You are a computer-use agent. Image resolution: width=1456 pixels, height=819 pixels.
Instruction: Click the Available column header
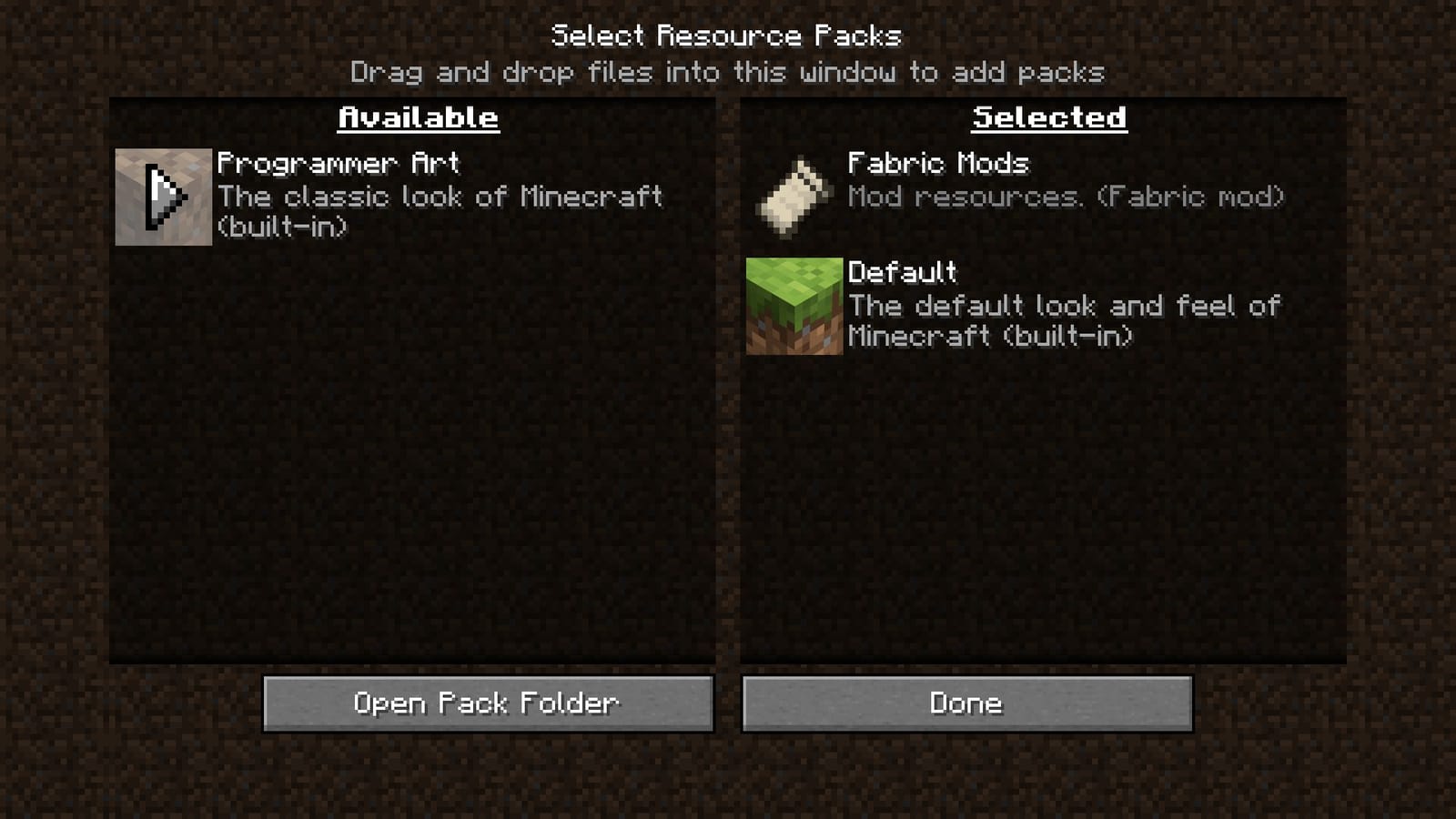(417, 116)
